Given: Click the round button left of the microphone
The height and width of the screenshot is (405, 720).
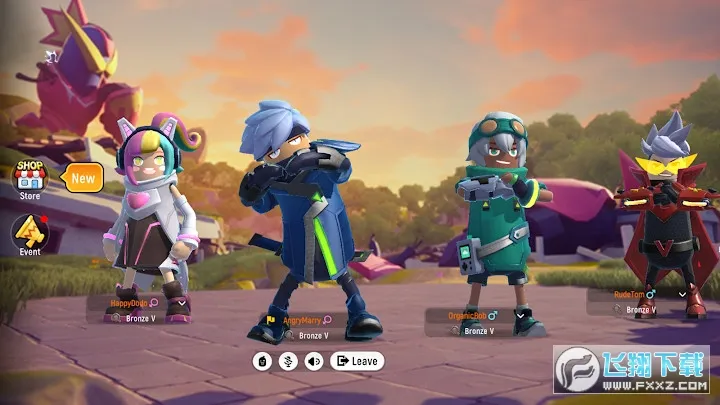Looking at the screenshot, I should click(x=263, y=361).
